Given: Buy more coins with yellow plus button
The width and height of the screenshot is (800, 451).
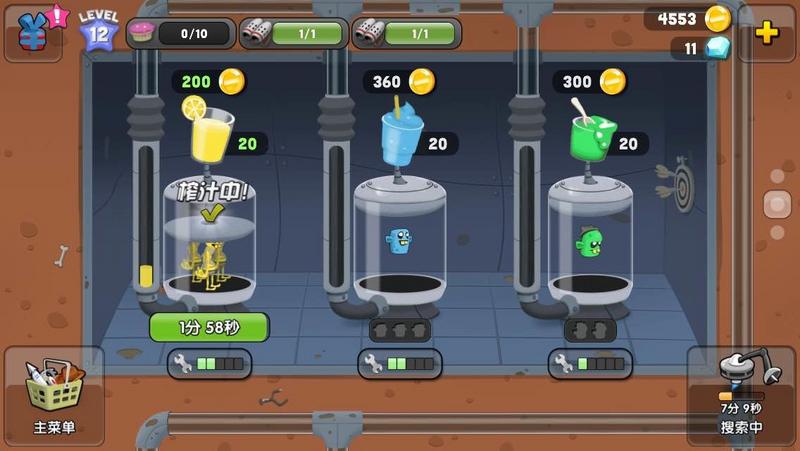Looking at the screenshot, I should (x=767, y=32).
